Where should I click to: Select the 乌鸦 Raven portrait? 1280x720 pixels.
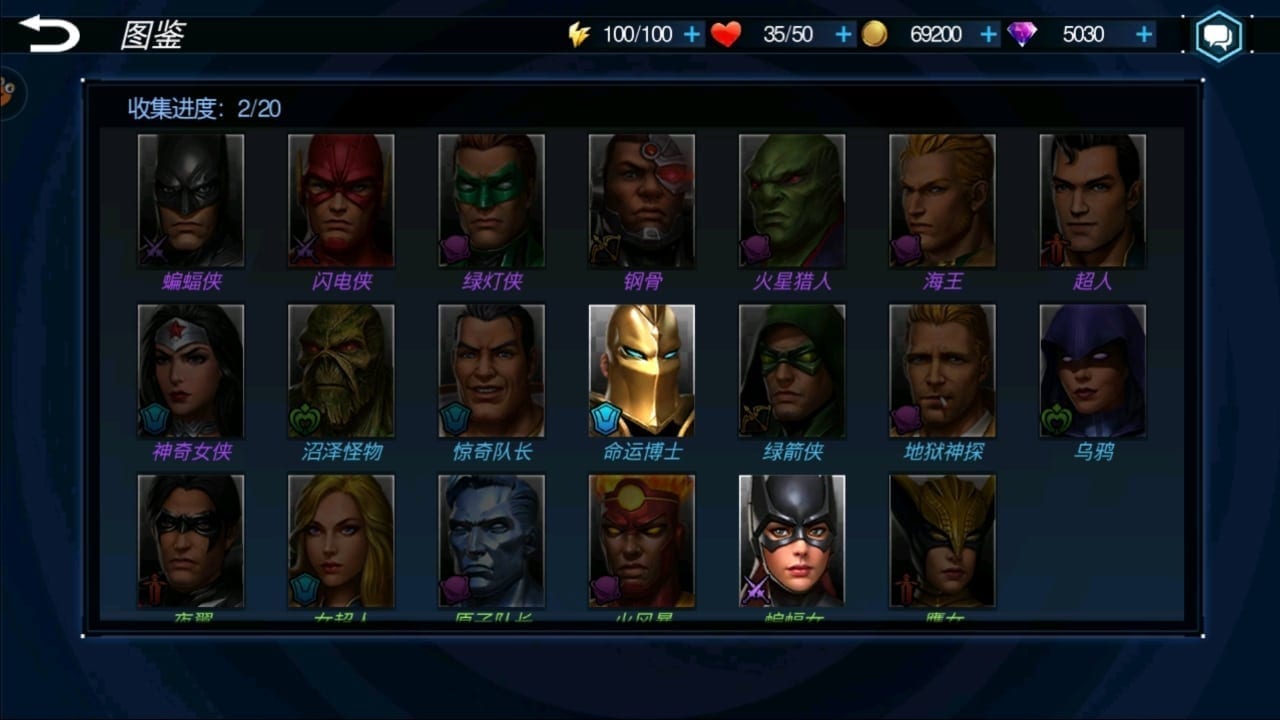click(1092, 371)
